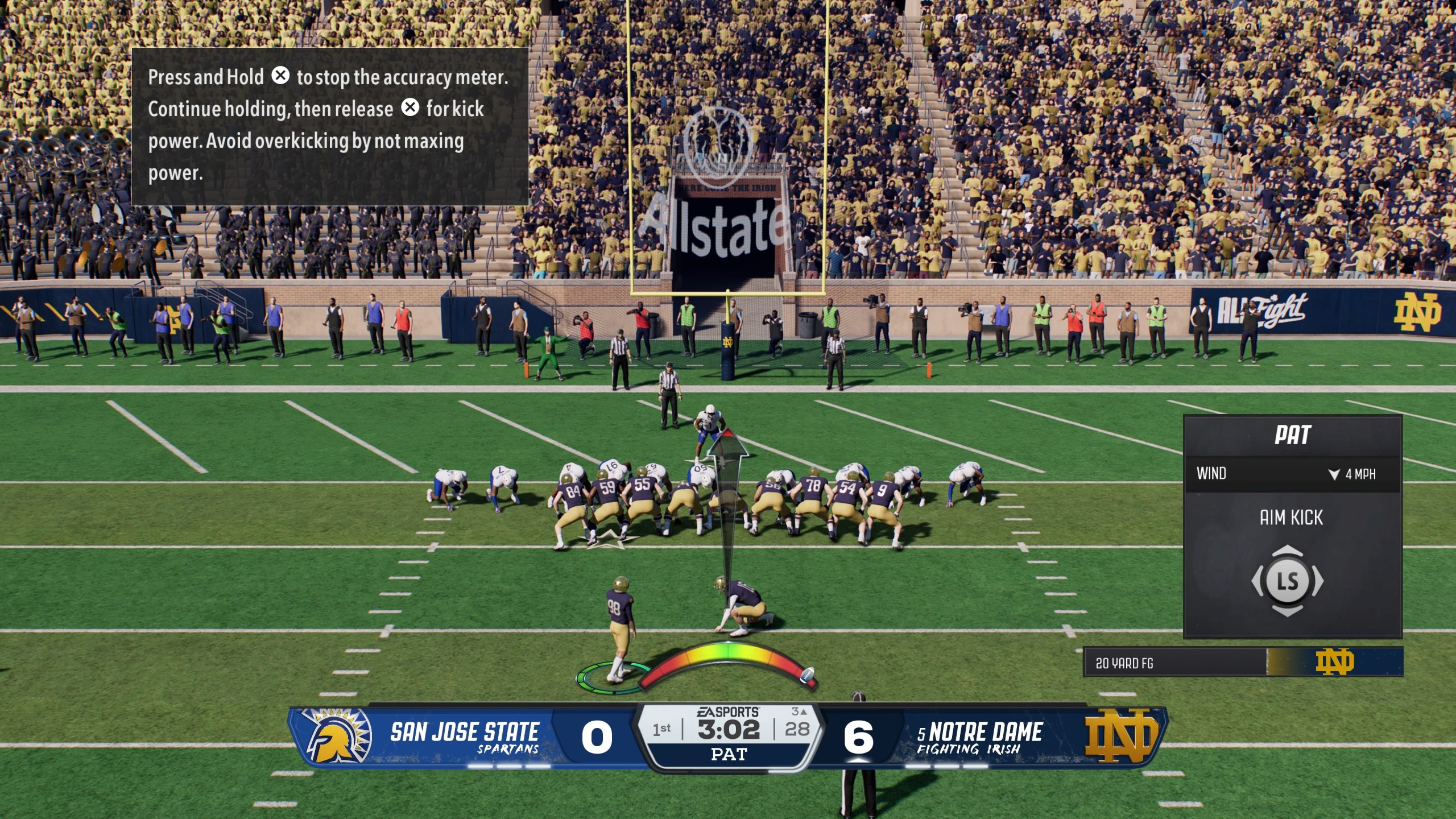Click the kicking tutorial hint box
Viewport: 1456px width, 819px height.
[x=330, y=126]
